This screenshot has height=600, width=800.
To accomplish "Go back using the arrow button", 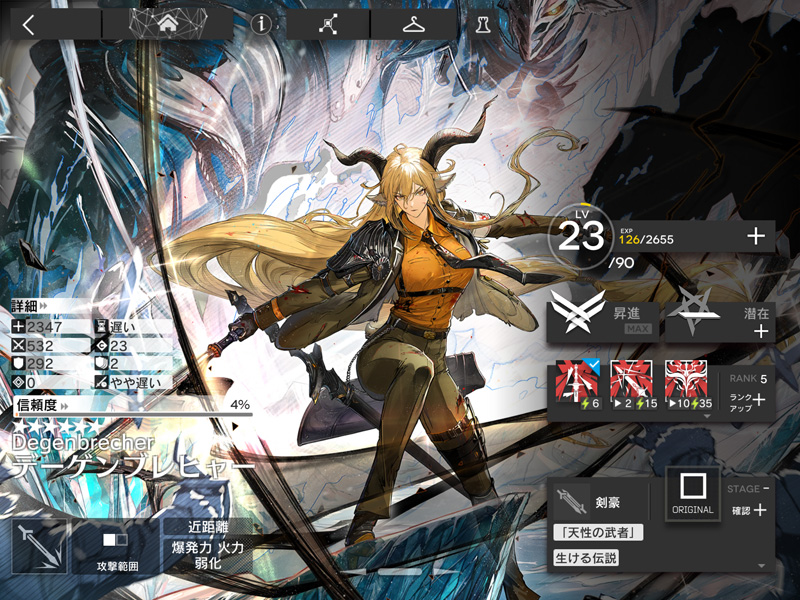I will pos(28,25).
